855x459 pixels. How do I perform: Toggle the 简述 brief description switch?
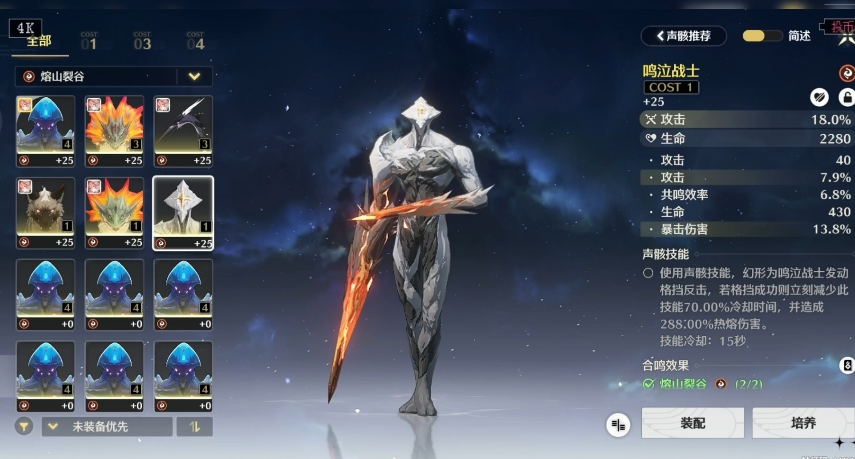(x=763, y=36)
